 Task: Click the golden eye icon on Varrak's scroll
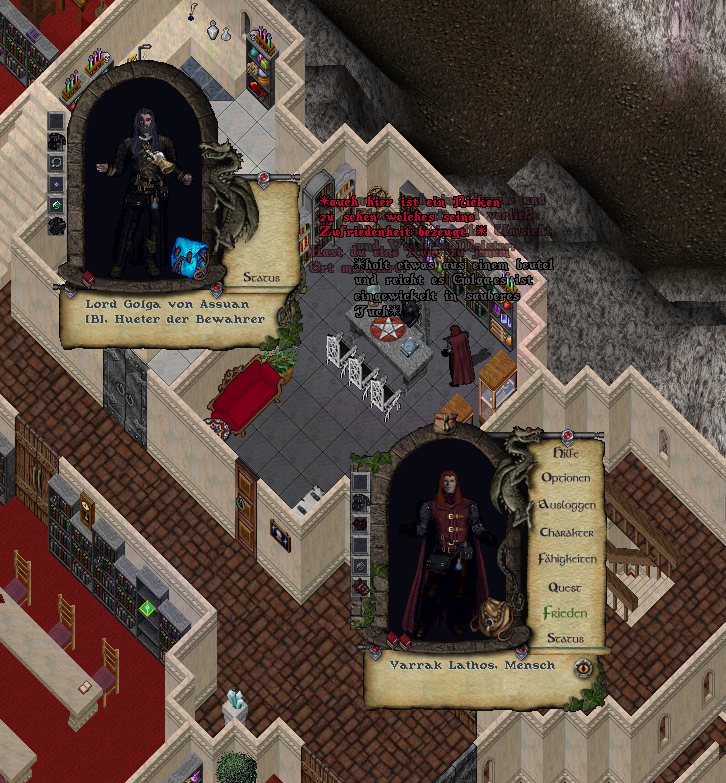tap(583, 668)
